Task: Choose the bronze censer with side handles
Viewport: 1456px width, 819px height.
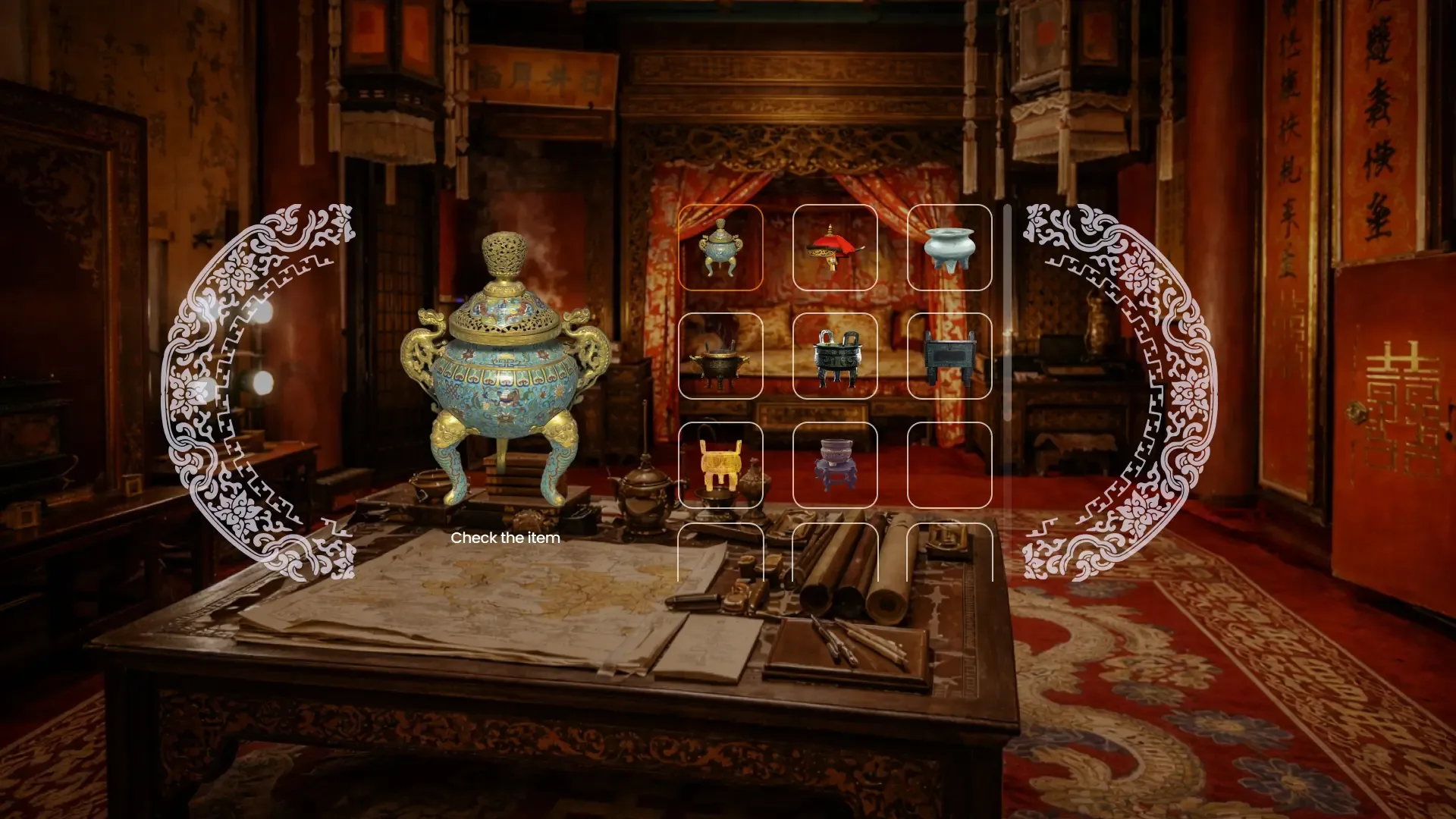Action: (722, 356)
